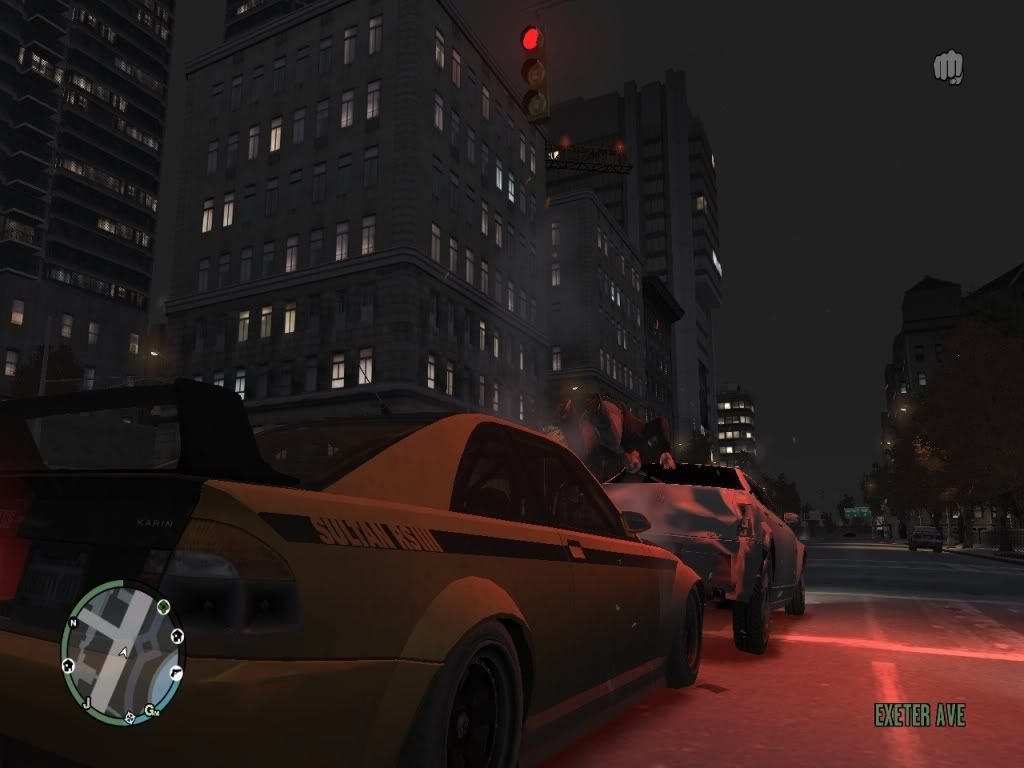This screenshot has width=1024, height=768.
Task: Click the green clover blip on radar
Action: pyautogui.click(x=164, y=606)
